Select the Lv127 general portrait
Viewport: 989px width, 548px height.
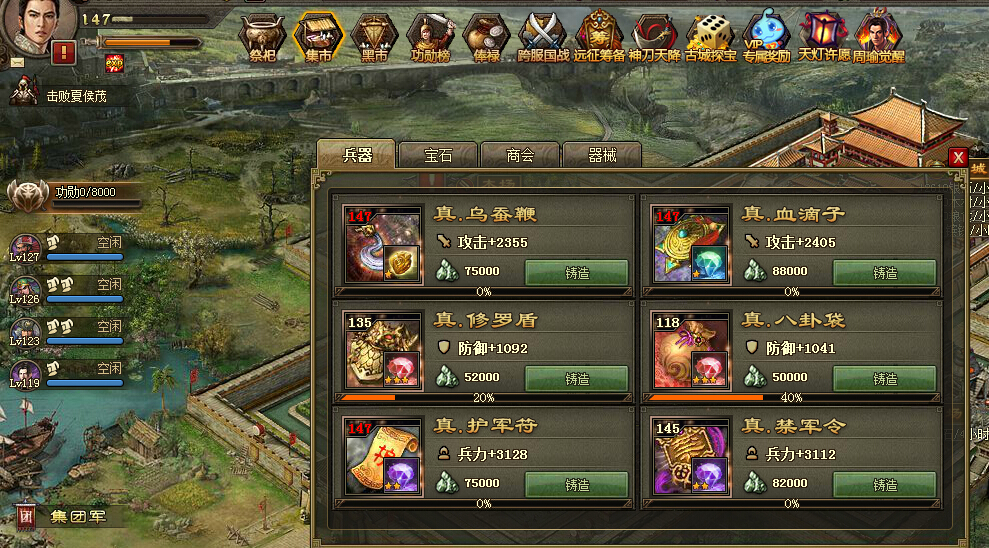[25, 247]
